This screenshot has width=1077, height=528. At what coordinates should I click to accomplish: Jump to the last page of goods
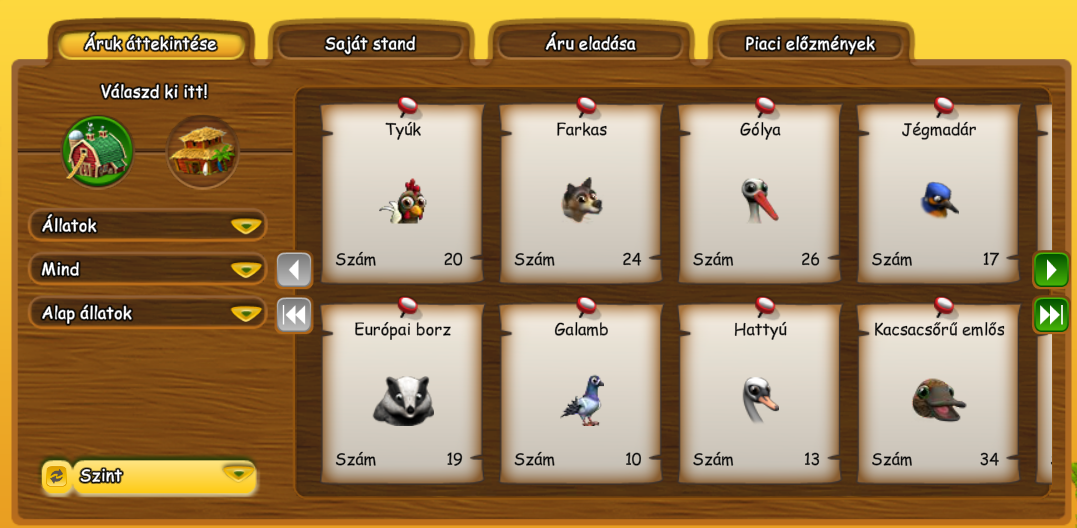[1051, 315]
